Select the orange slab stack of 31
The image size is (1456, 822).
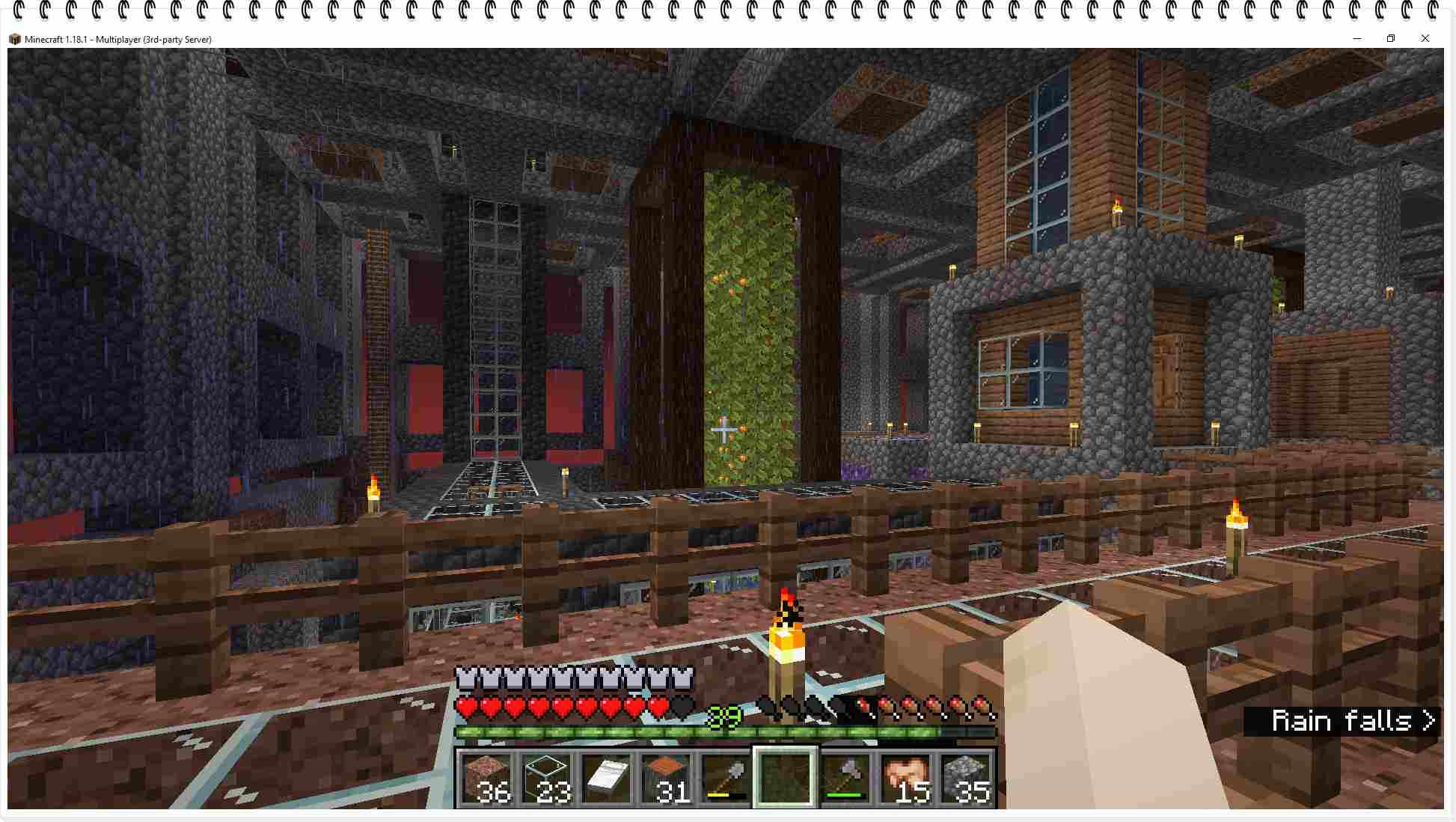coord(666,779)
